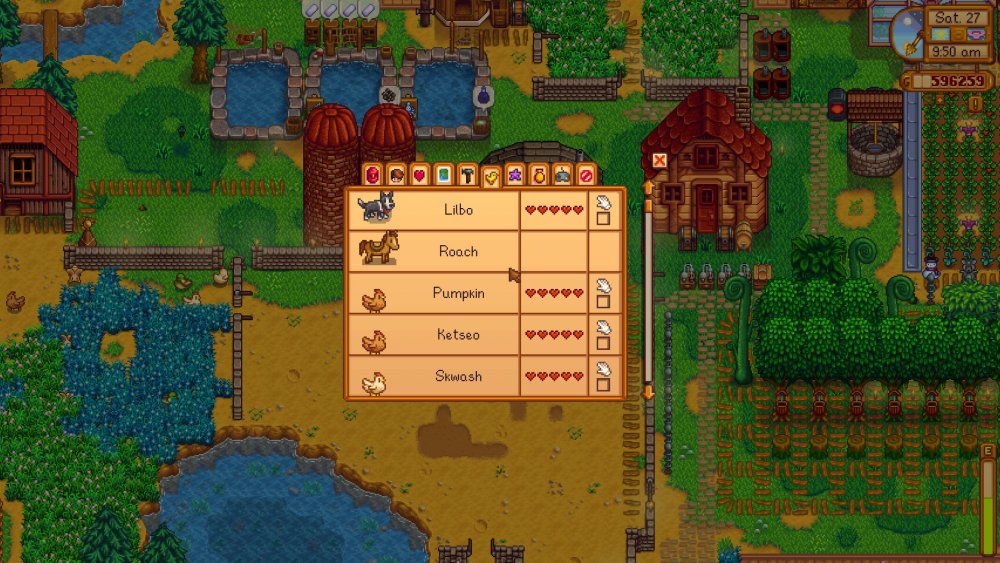
Task: Open the map tab
Action: point(443,175)
